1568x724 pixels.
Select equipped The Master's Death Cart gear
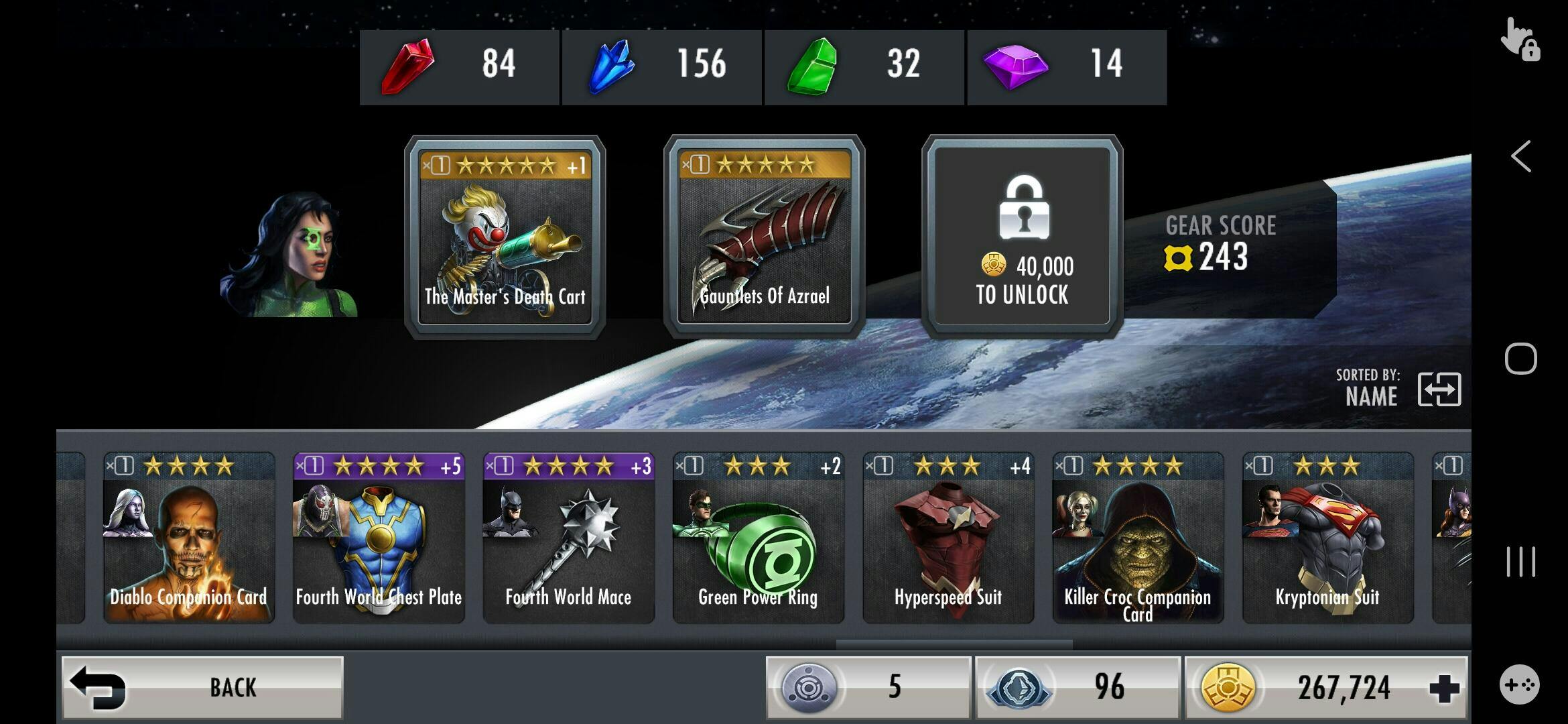(x=505, y=237)
